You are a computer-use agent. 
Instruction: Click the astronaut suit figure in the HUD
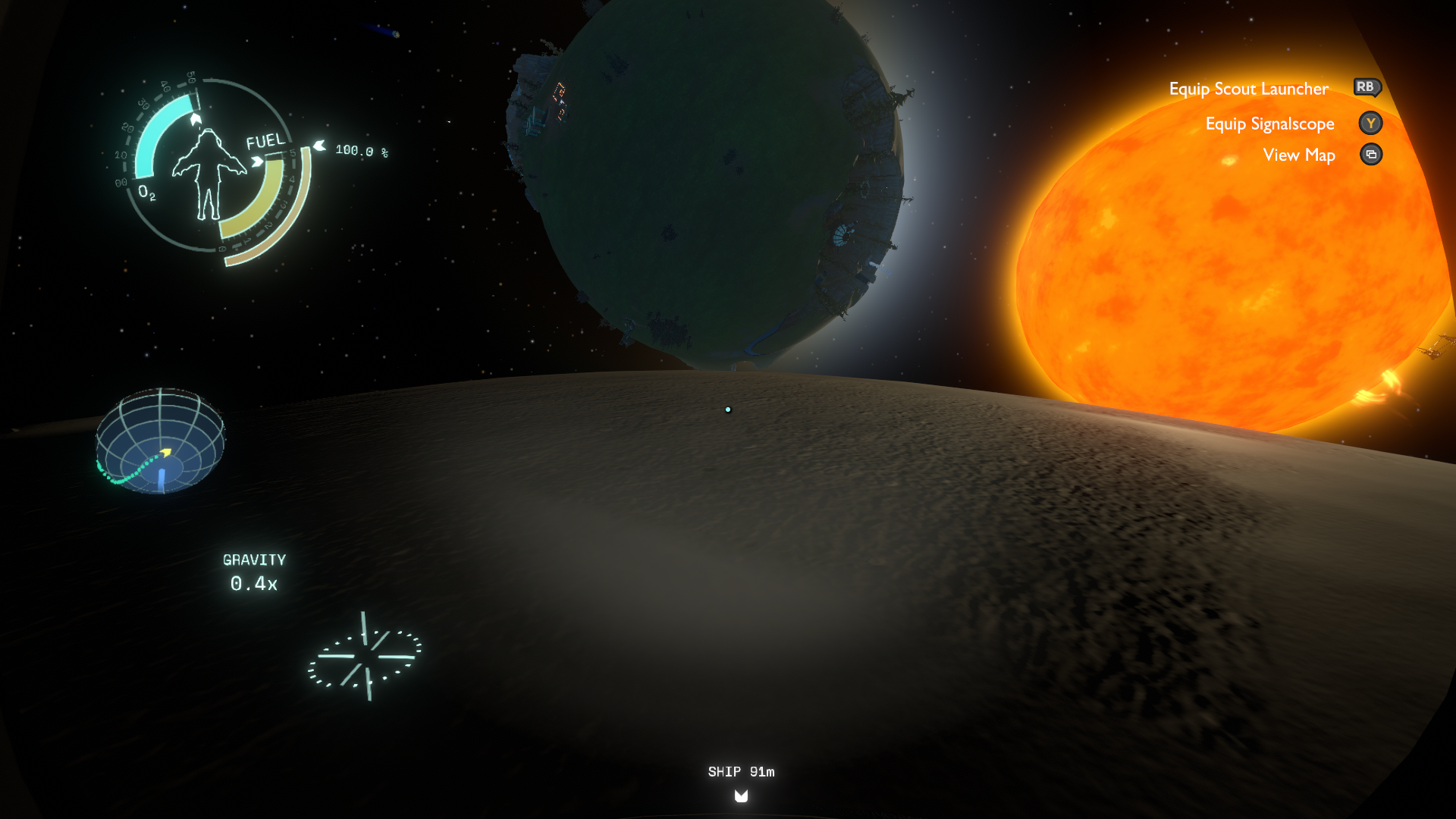tap(209, 178)
